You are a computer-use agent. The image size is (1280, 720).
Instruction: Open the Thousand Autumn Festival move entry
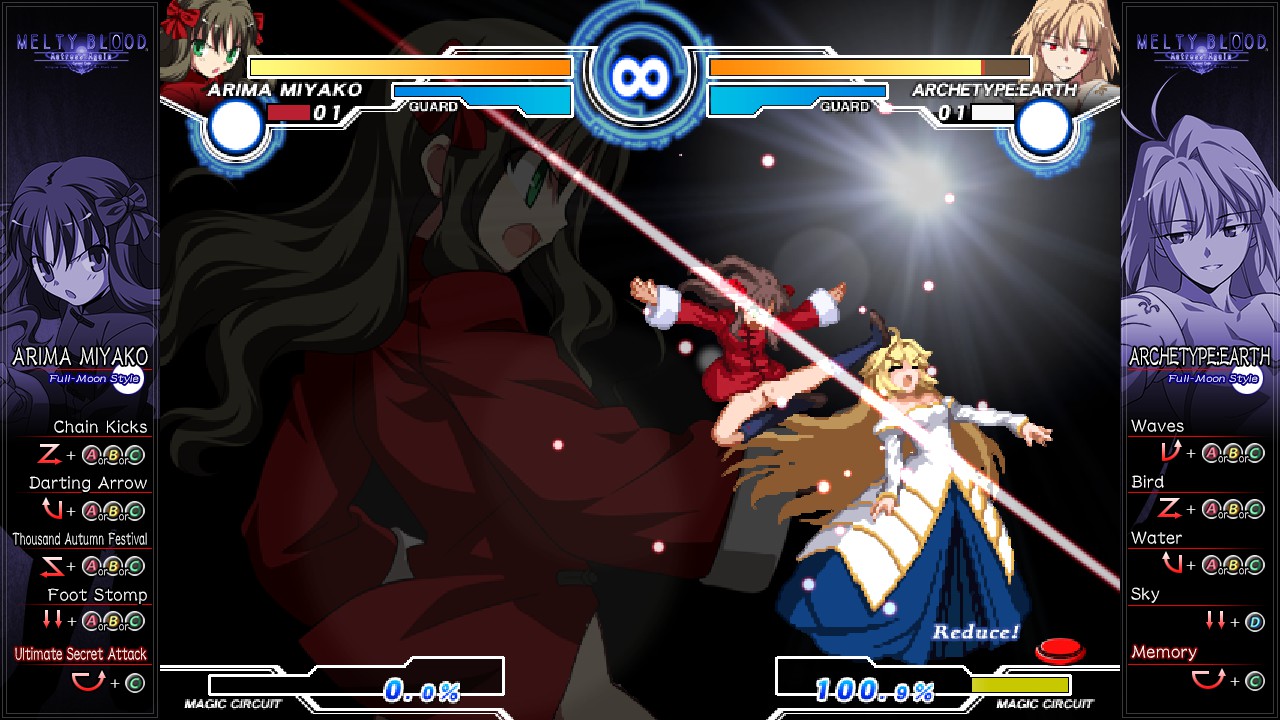tap(79, 539)
